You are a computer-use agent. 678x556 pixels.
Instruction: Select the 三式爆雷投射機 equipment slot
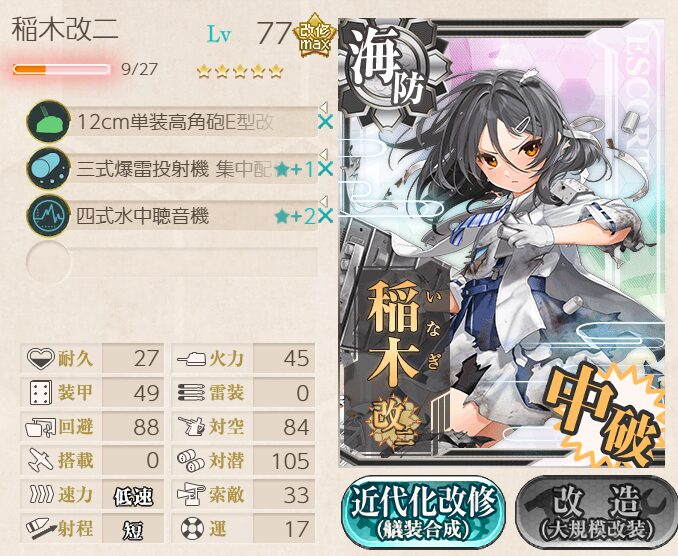click(175, 169)
